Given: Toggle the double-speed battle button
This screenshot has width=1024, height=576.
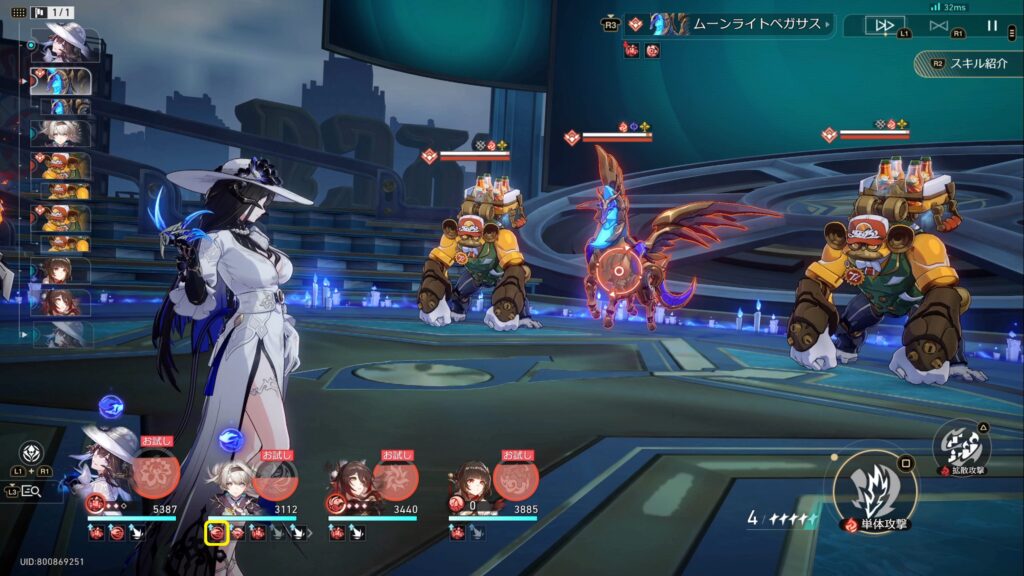Looking at the screenshot, I should point(884,25).
